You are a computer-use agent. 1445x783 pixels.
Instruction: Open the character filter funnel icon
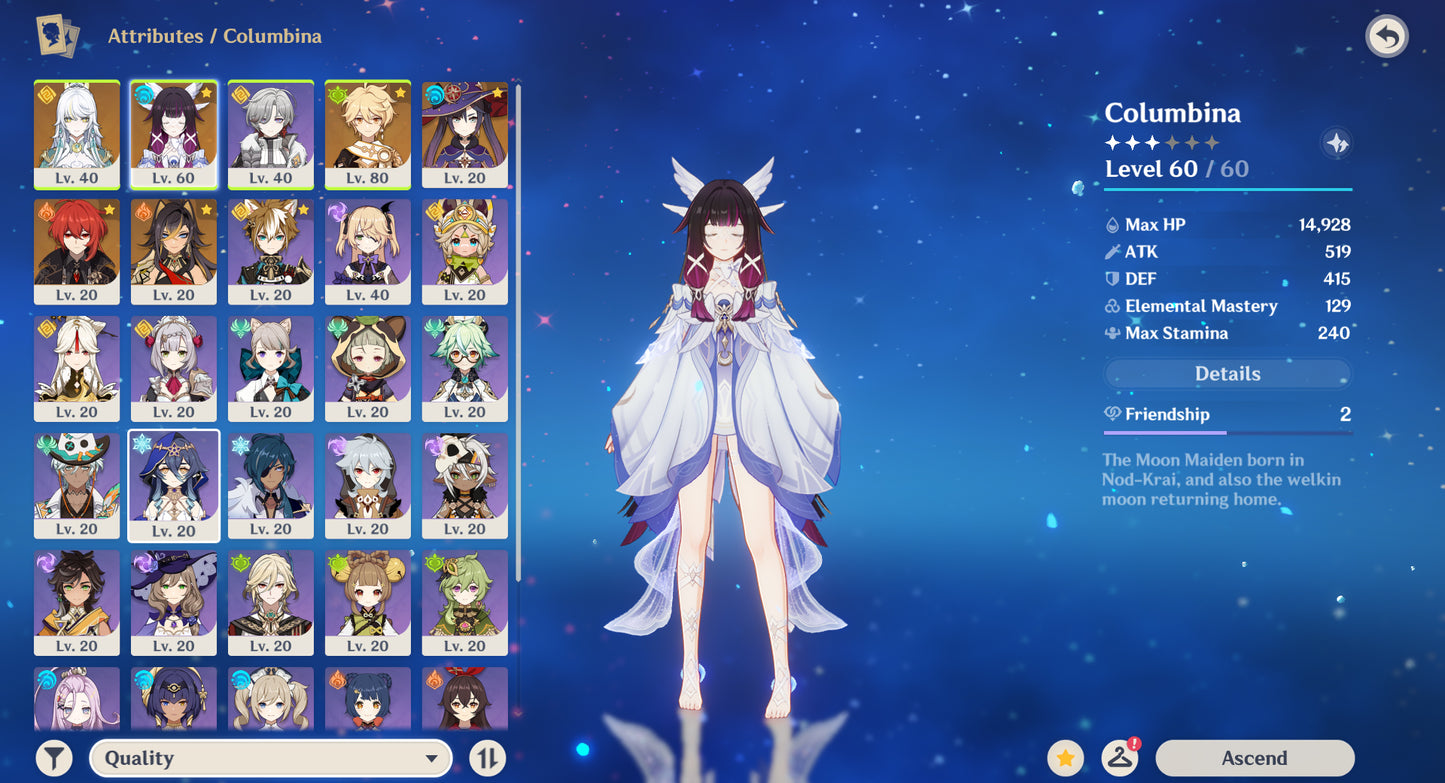[x=55, y=757]
